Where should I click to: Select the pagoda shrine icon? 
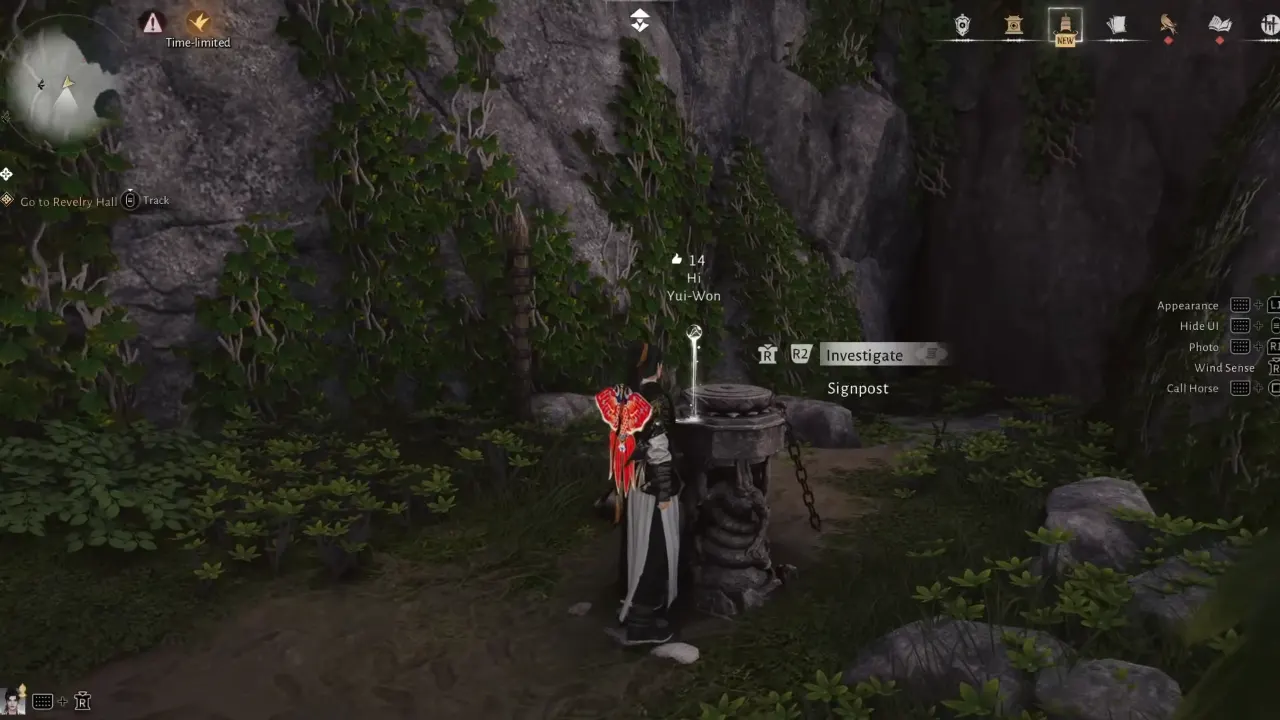(1013, 25)
